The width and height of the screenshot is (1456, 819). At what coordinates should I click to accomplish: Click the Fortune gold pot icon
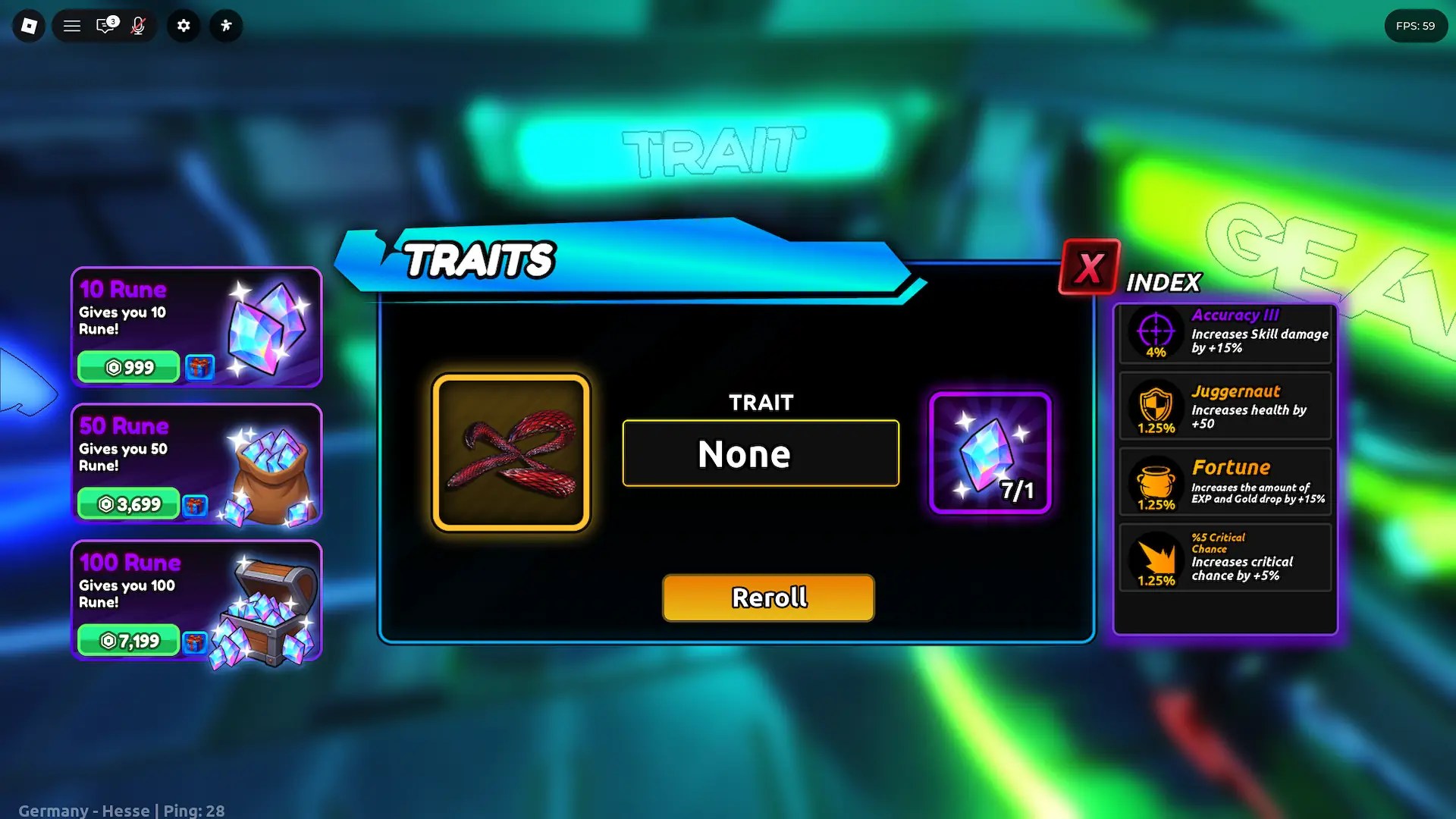tap(1155, 483)
